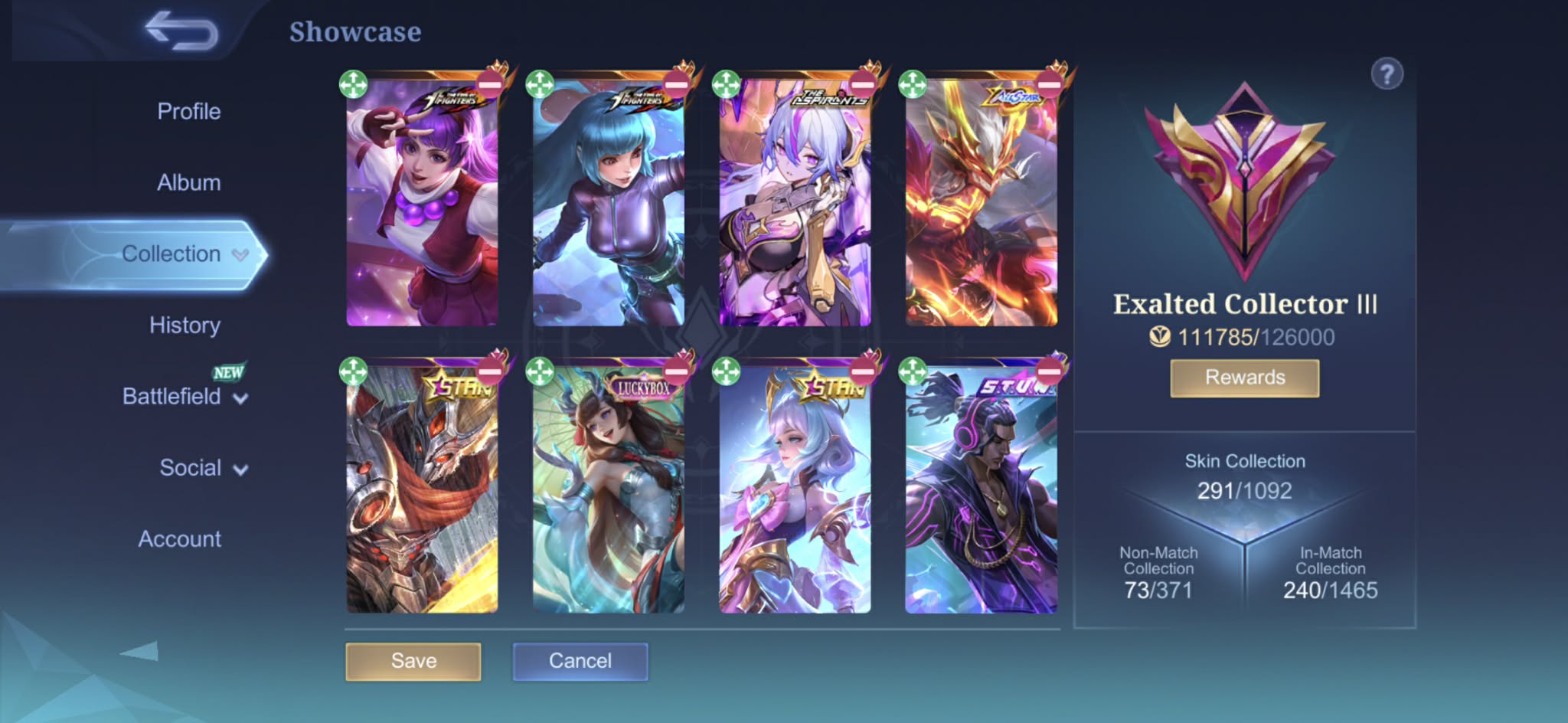The image size is (1568, 723).
Task: Click the move handle on the Aspirants card
Action: coord(726,84)
